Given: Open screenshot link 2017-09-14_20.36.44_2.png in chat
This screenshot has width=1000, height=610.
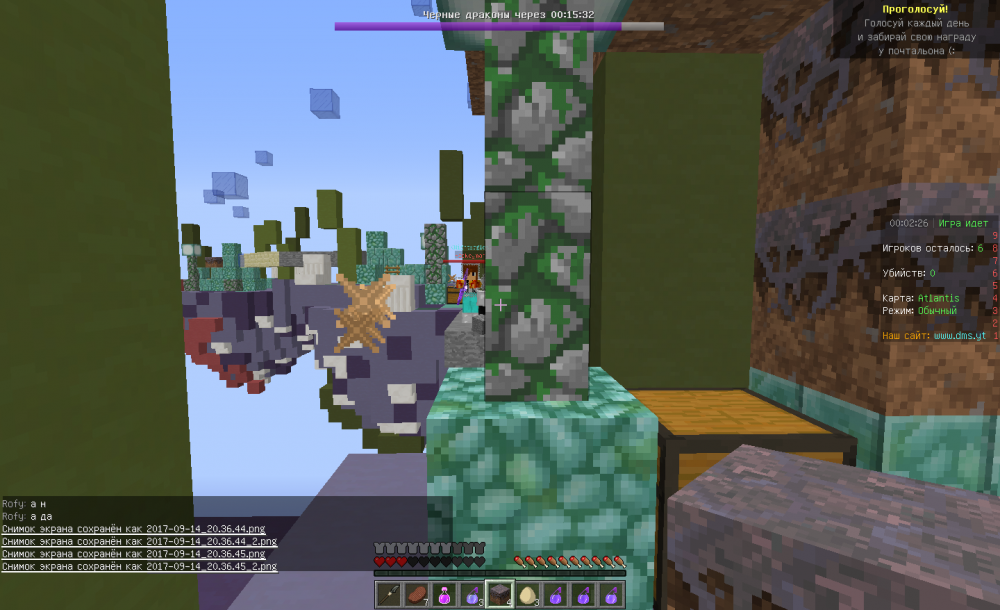Looking at the screenshot, I should point(139,541).
